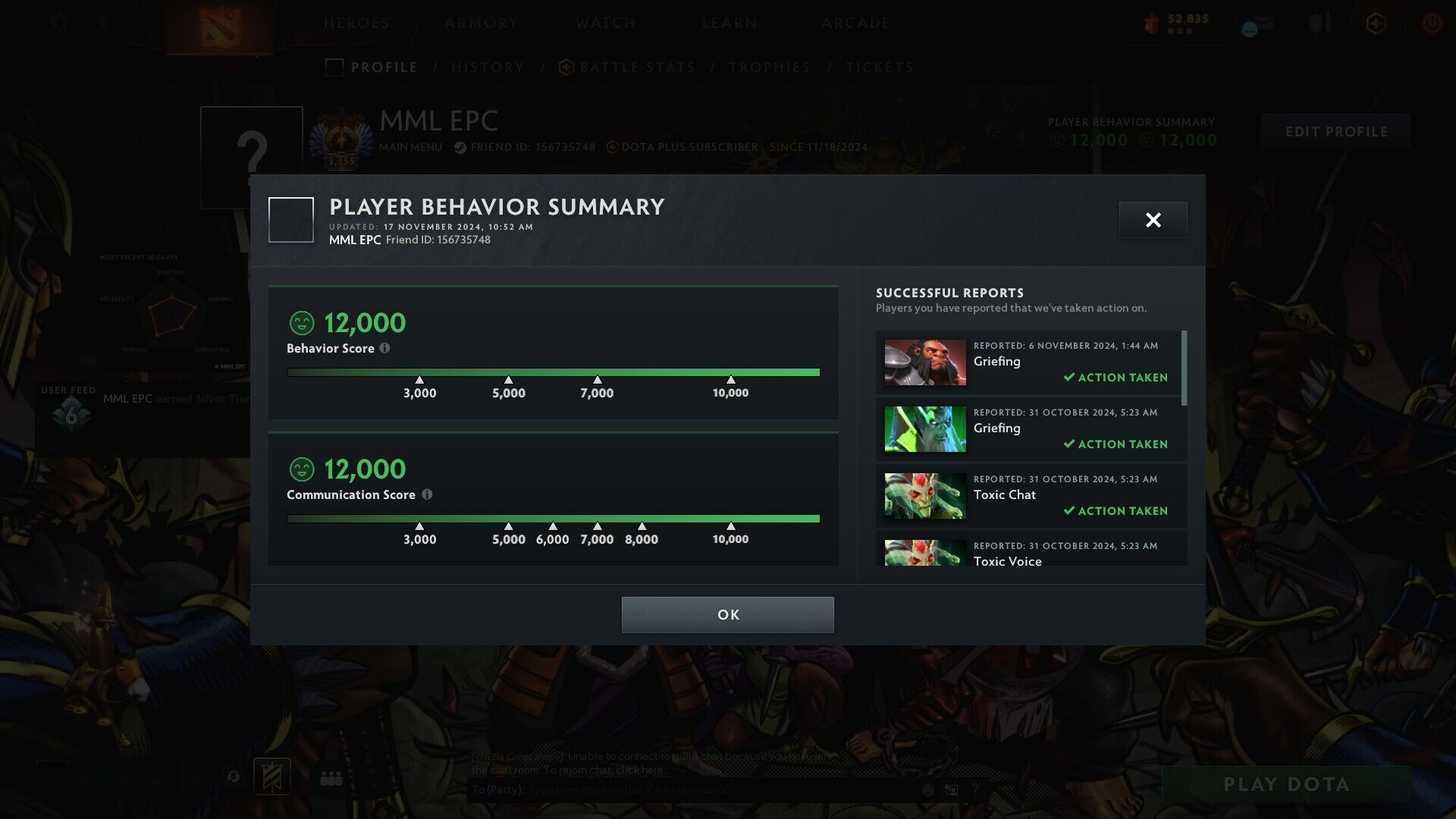Screen dimensions: 1456x819
Task: Click here to rejoin chat link
Action: pos(641,770)
